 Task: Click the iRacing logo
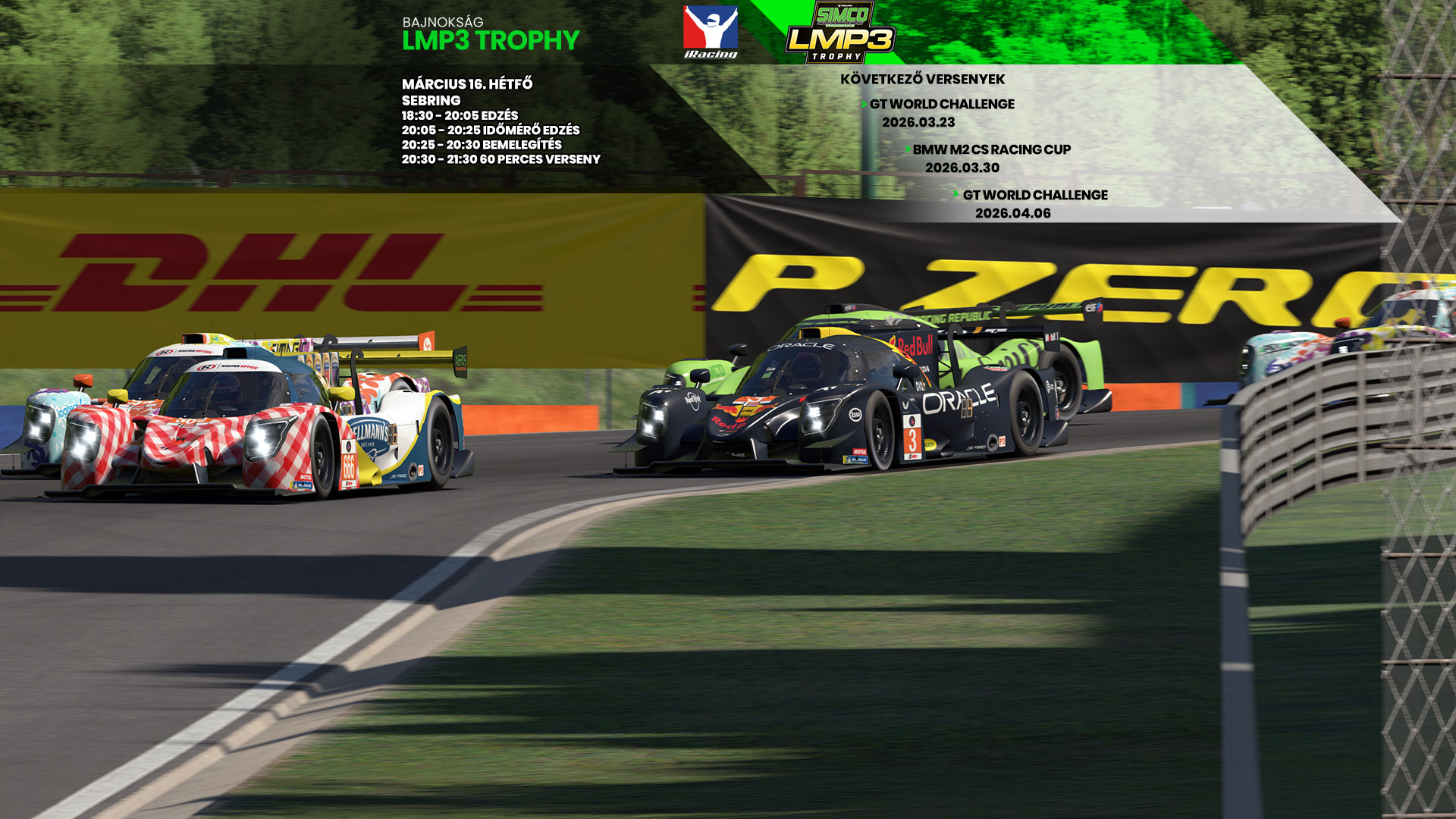(x=710, y=32)
